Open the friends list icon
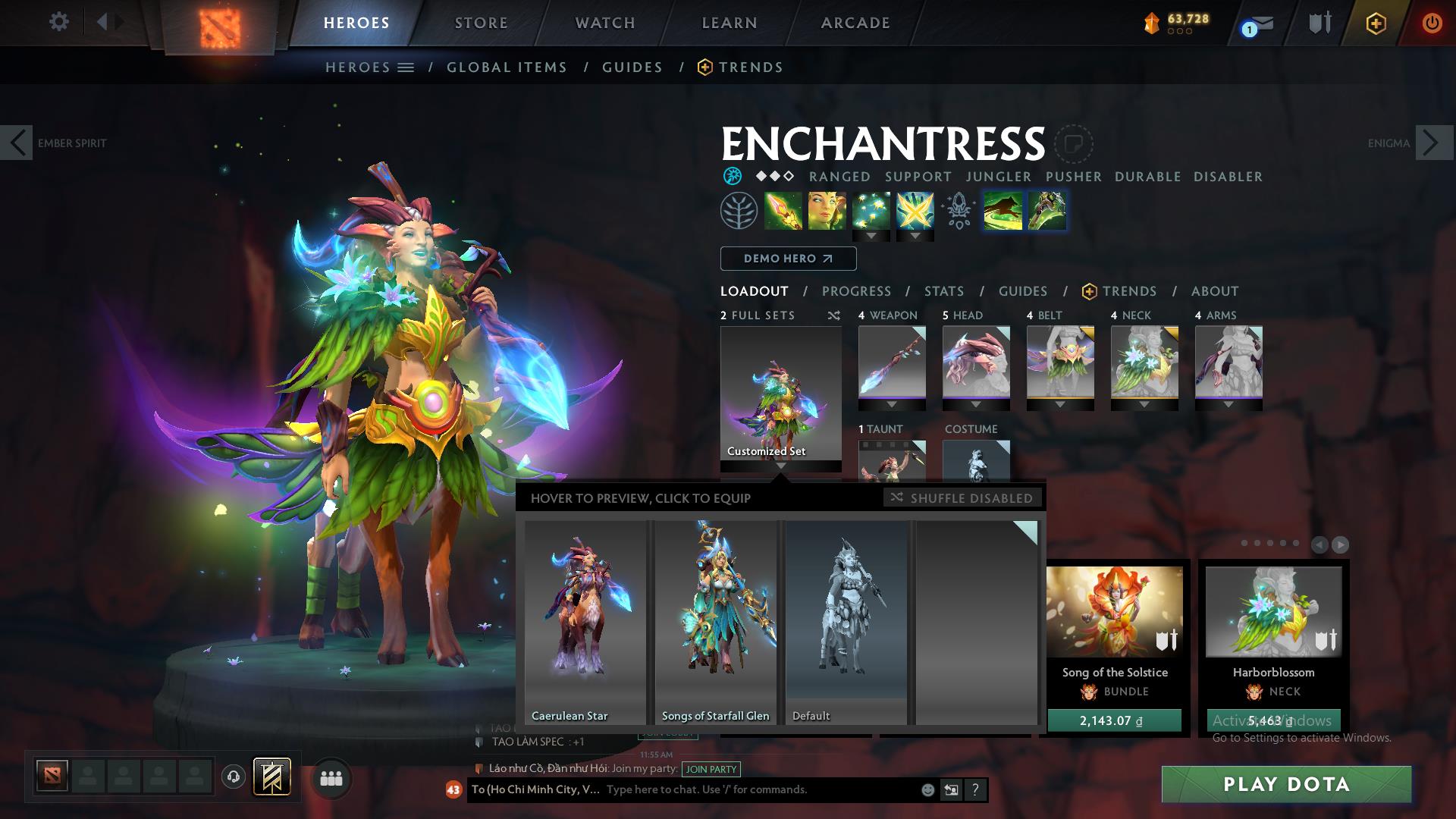This screenshot has width=1456, height=819. [x=331, y=777]
